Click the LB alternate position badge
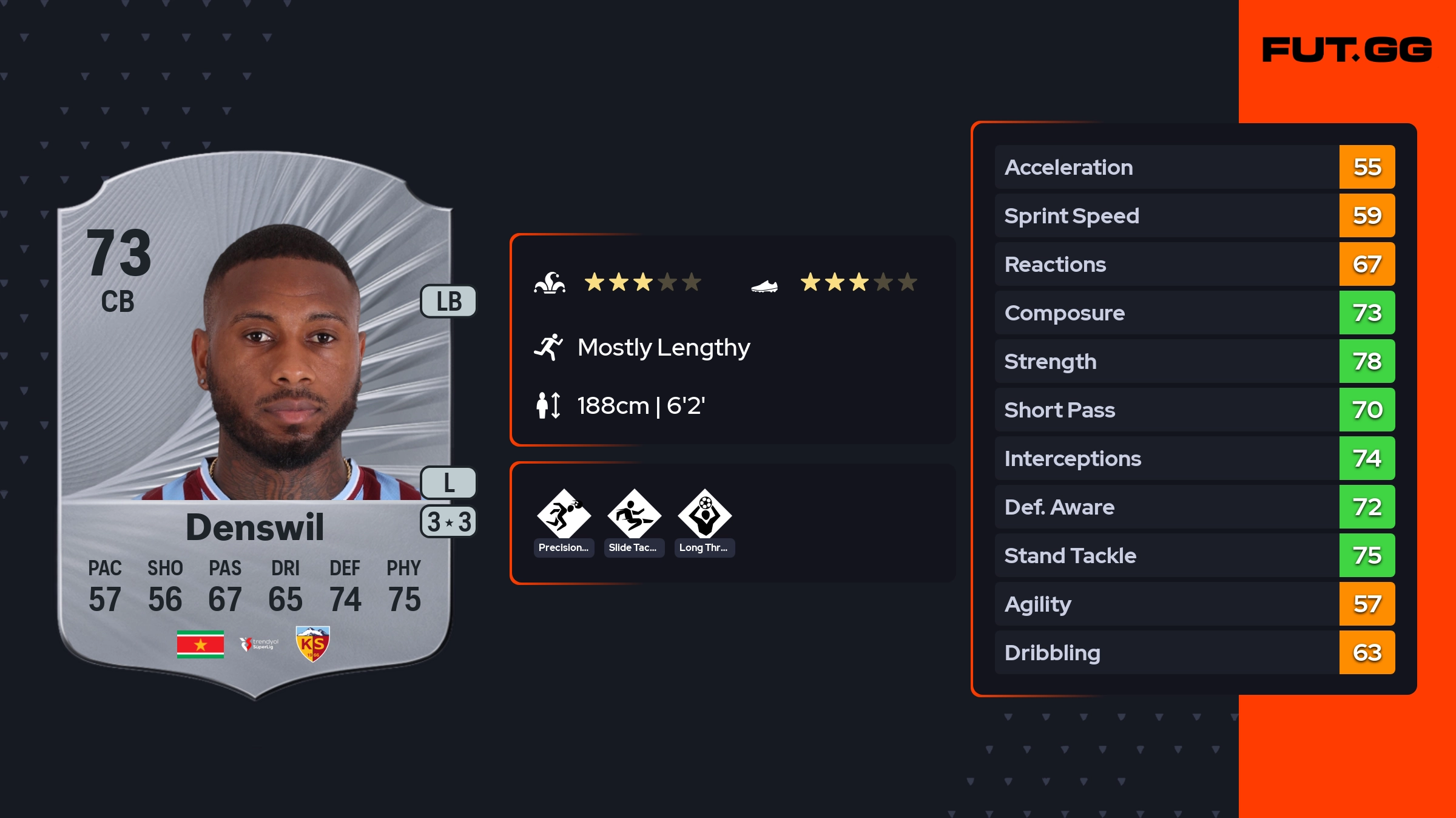 (x=449, y=302)
